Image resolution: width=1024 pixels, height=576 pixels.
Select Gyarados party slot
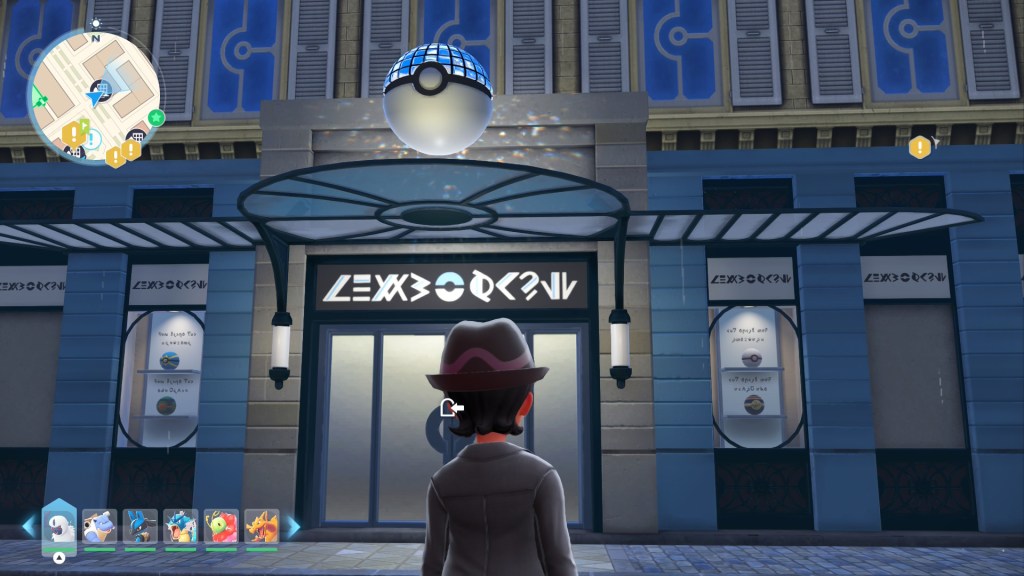coord(181,527)
